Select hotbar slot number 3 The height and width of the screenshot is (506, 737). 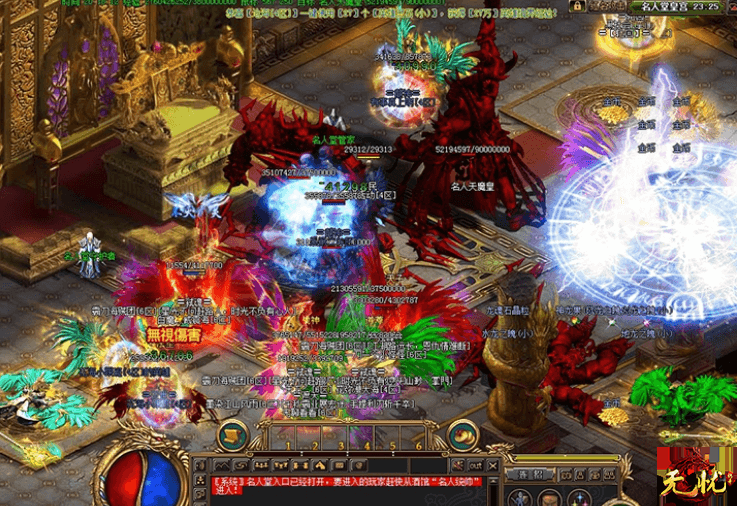[x=340, y=437]
